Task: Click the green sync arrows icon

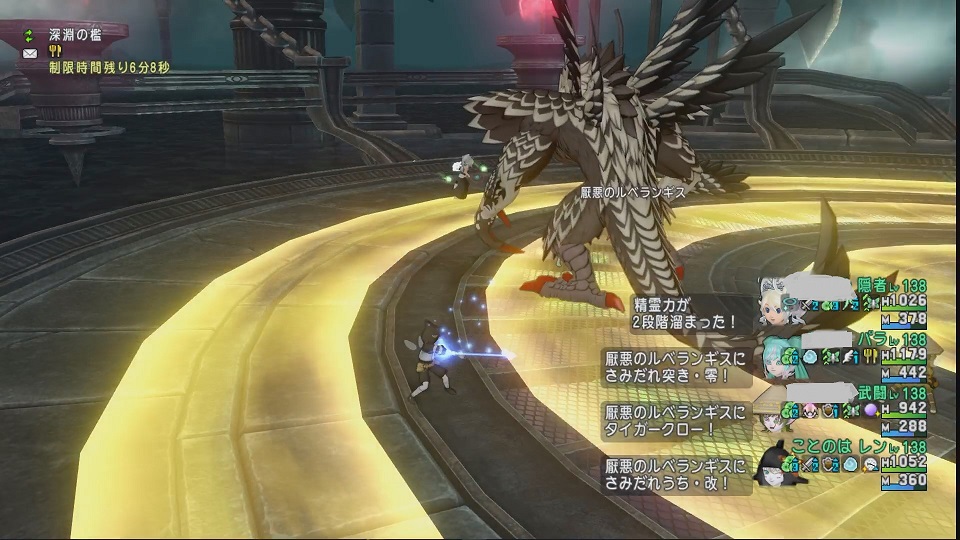Action: point(28,35)
